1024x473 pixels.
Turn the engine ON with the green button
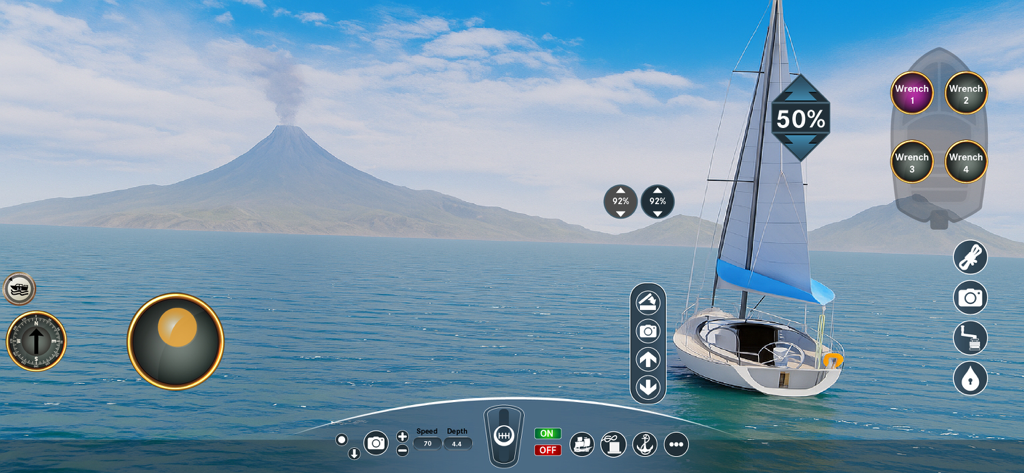tap(547, 434)
